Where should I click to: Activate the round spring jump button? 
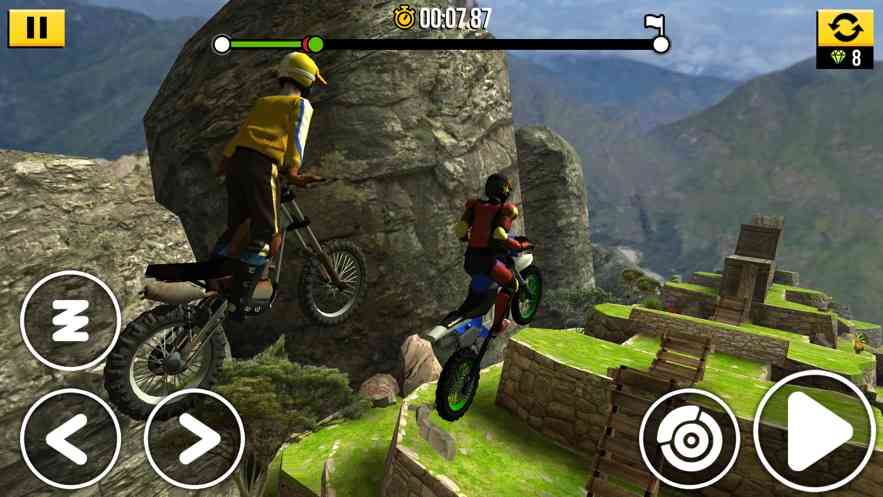[70, 320]
